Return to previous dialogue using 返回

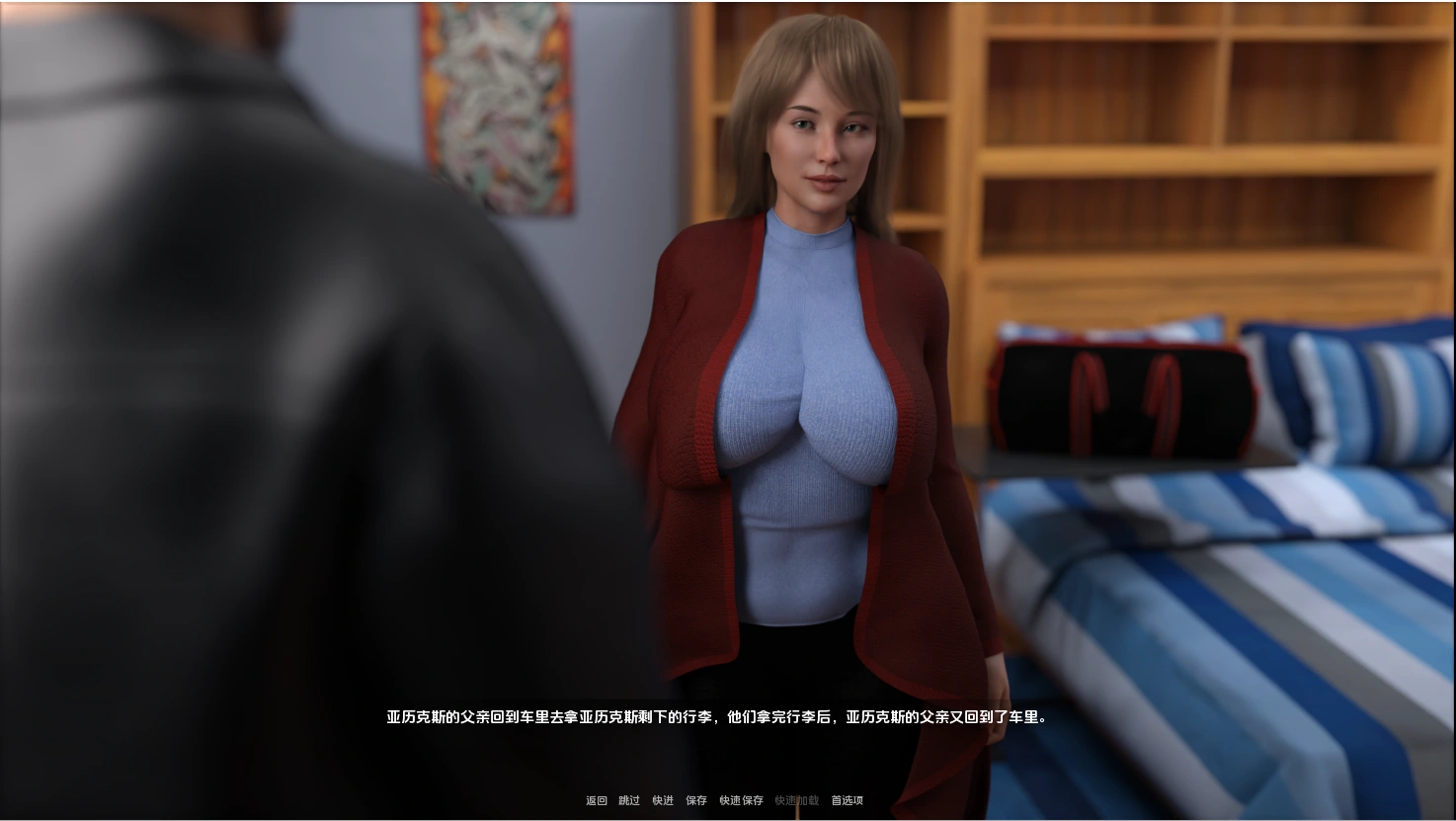(595, 800)
